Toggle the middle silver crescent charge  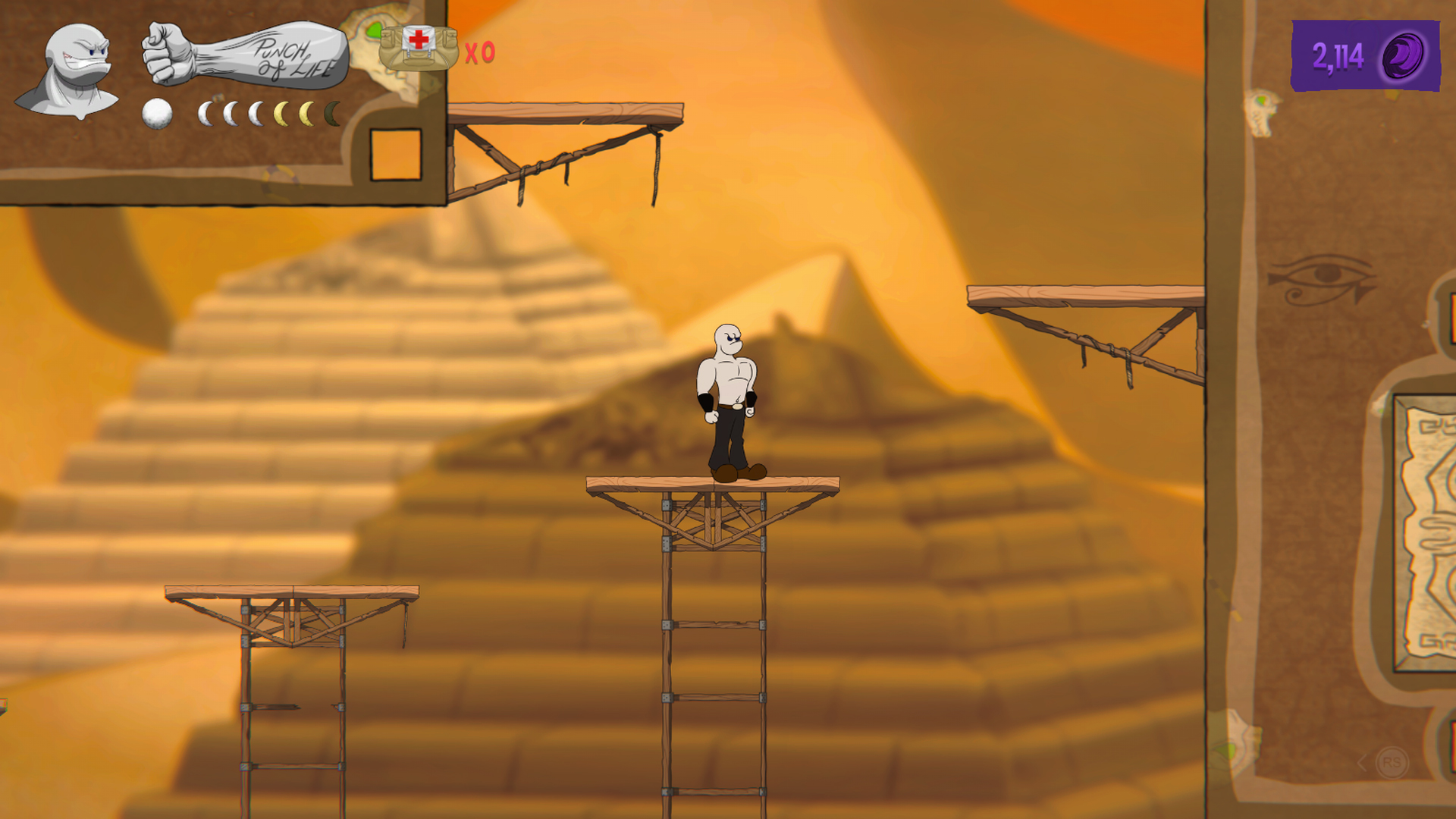point(230,113)
